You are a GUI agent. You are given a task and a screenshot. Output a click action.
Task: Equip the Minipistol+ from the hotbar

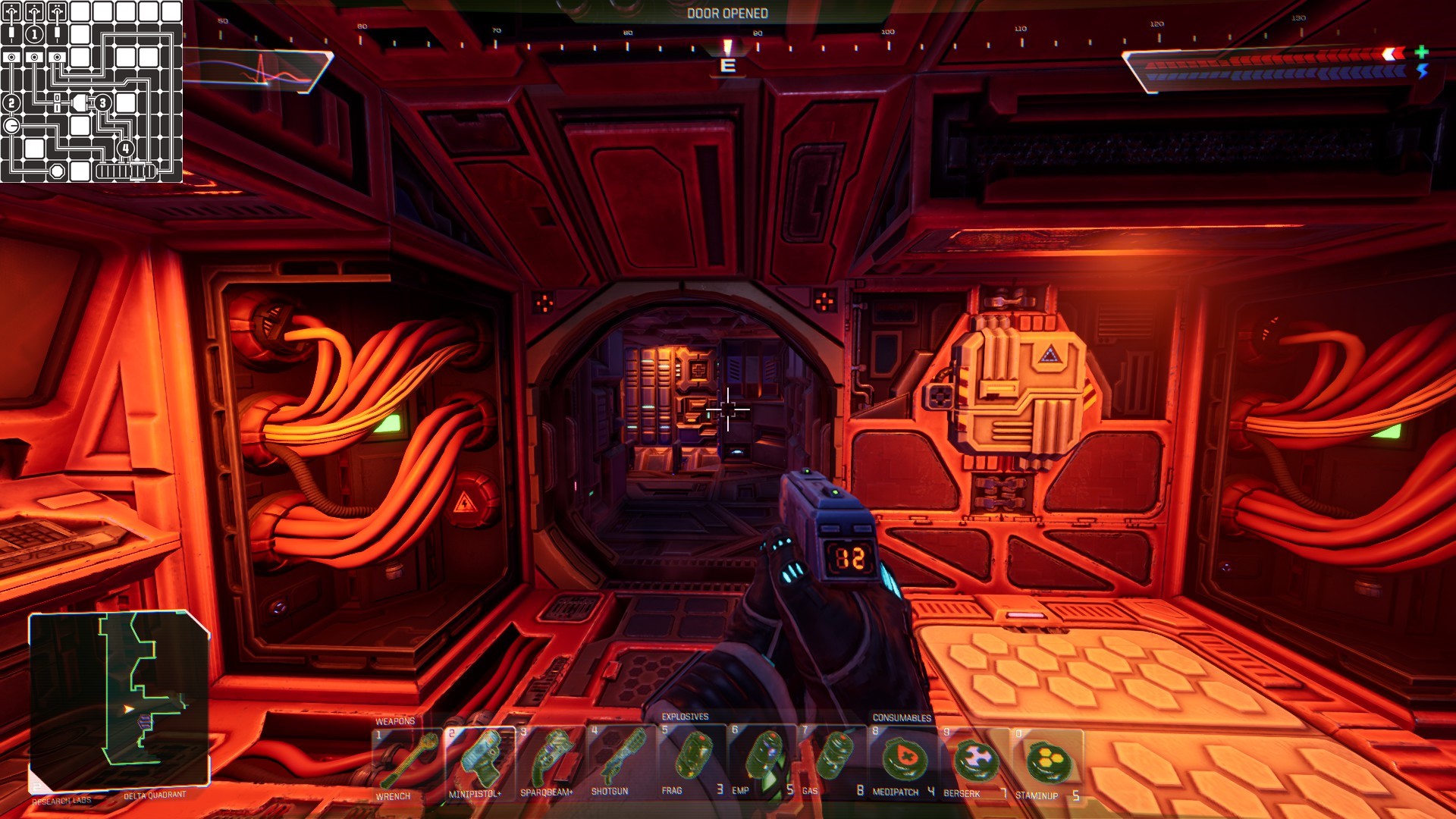coord(479,761)
